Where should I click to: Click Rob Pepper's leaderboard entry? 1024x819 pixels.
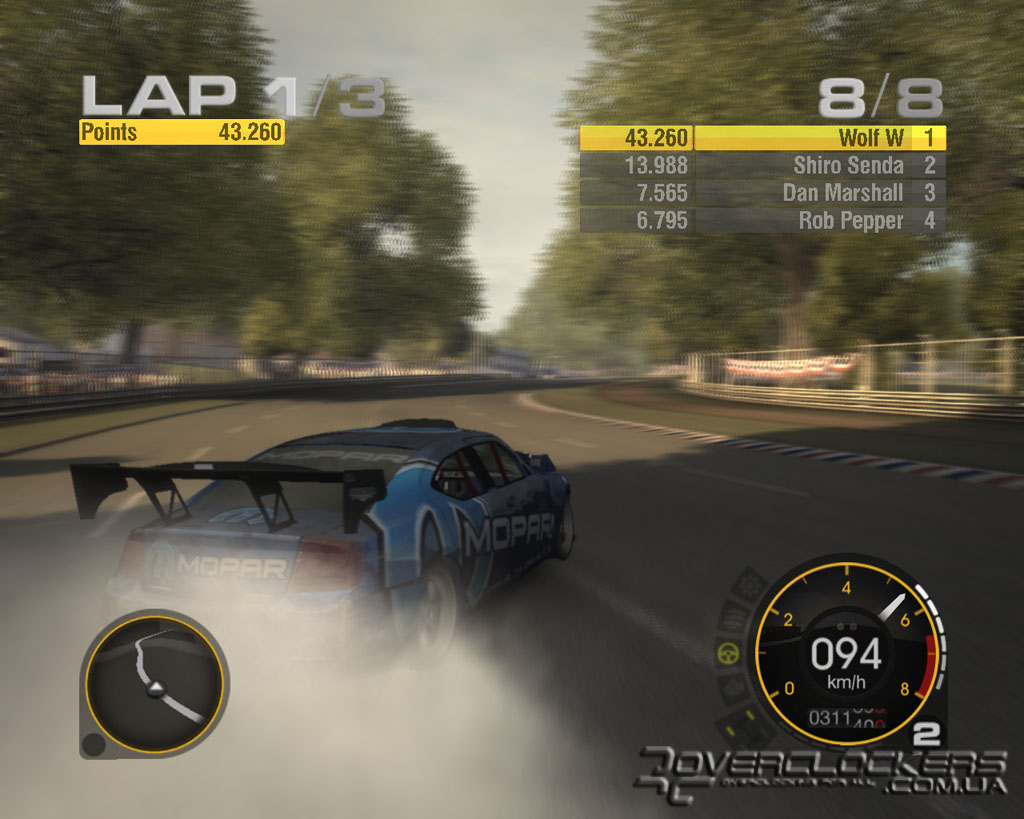point(763,221)
